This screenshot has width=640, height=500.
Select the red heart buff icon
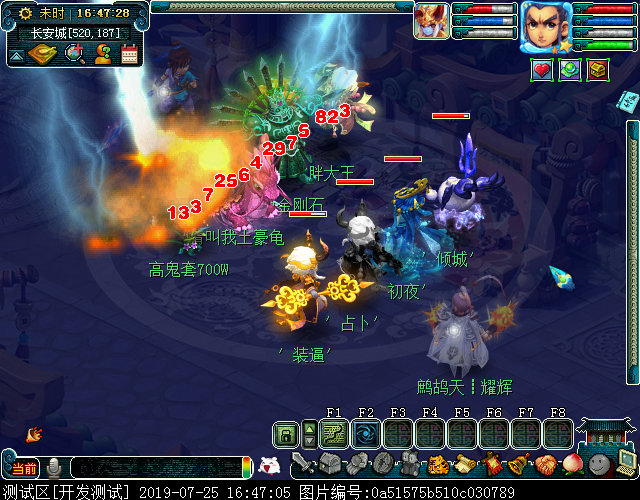coord(541,70)
